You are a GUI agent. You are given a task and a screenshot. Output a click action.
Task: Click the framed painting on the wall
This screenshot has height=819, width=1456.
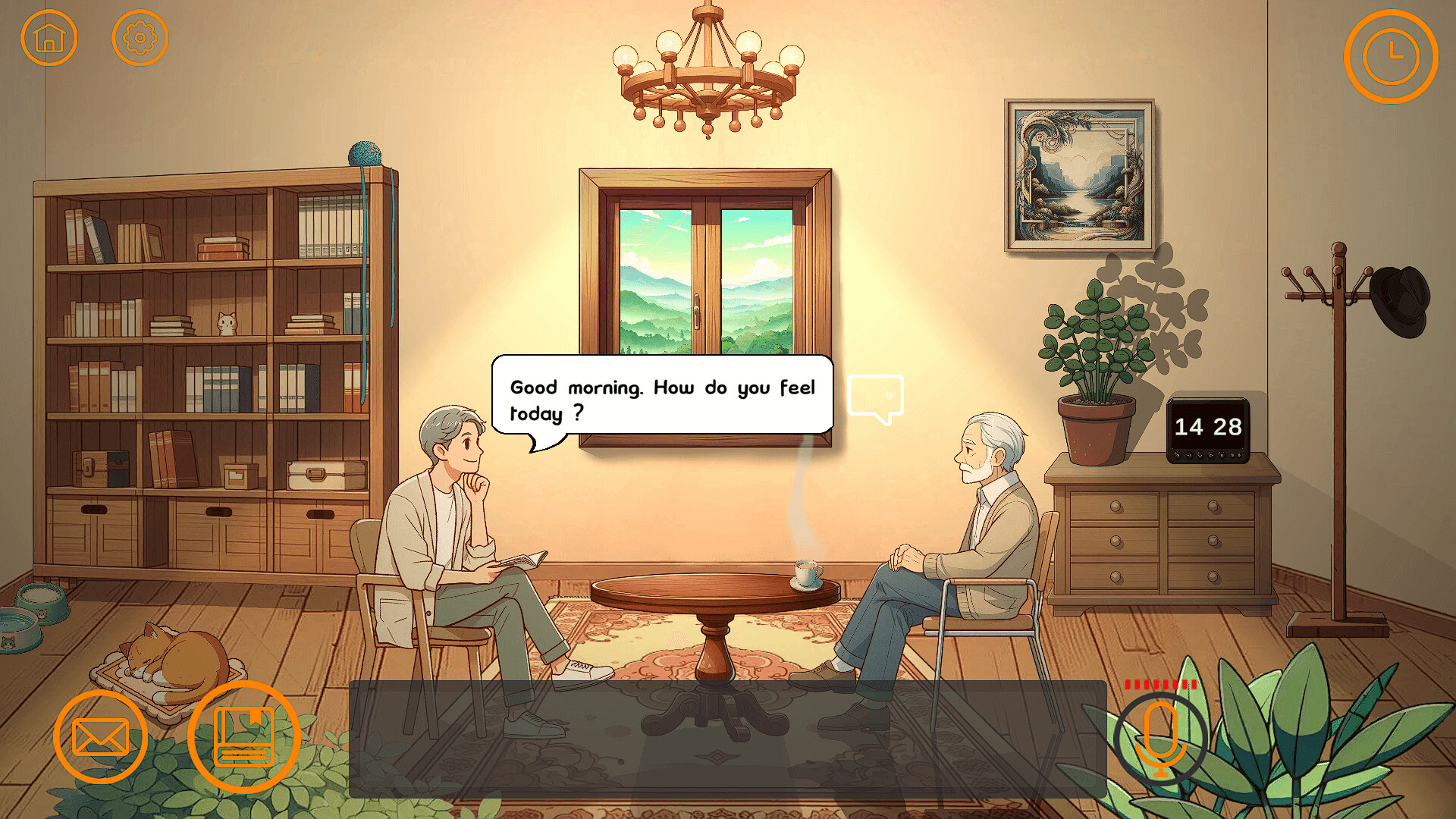1080,174
